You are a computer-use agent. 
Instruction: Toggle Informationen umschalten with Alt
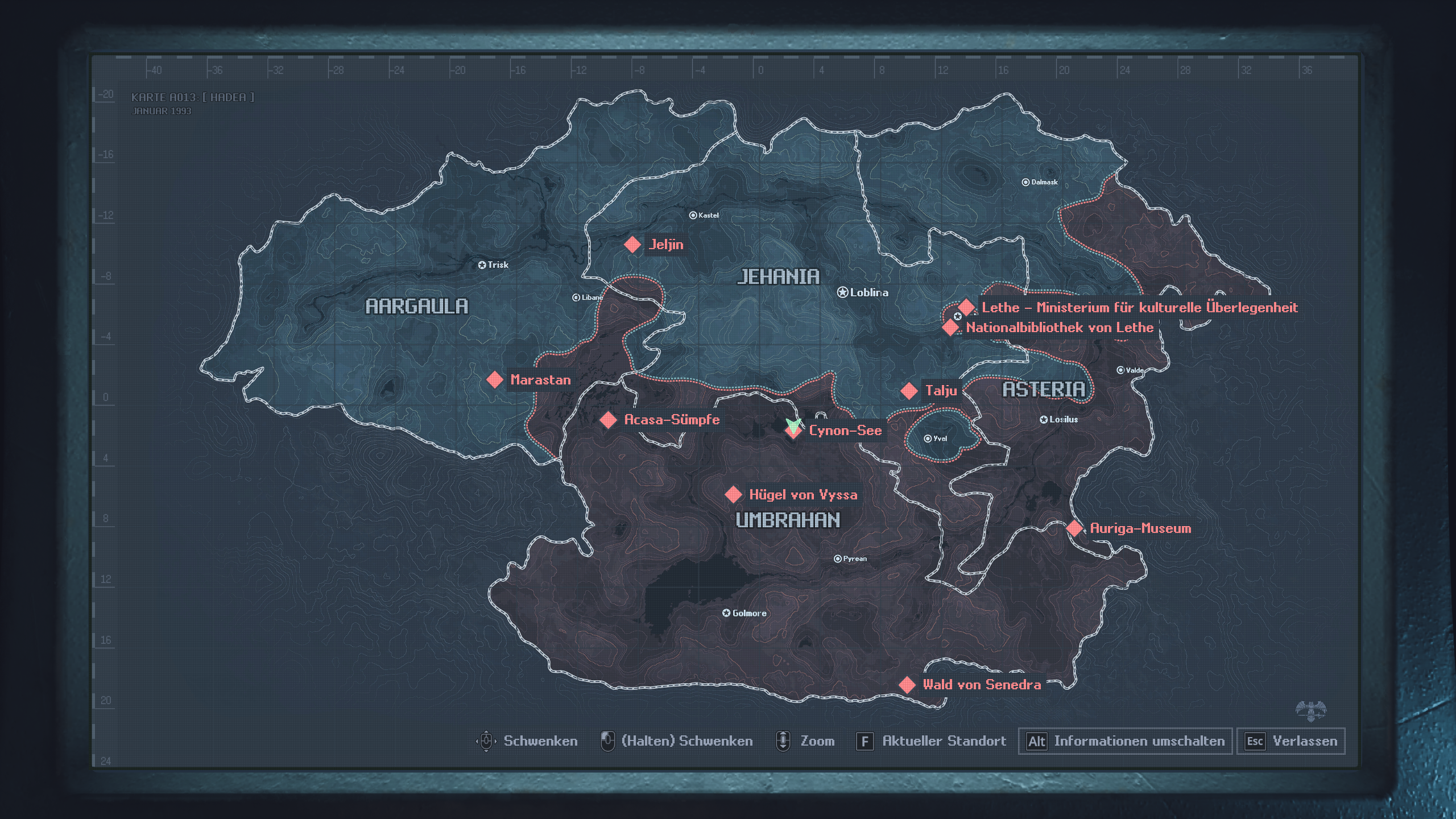pos(1037,741)
